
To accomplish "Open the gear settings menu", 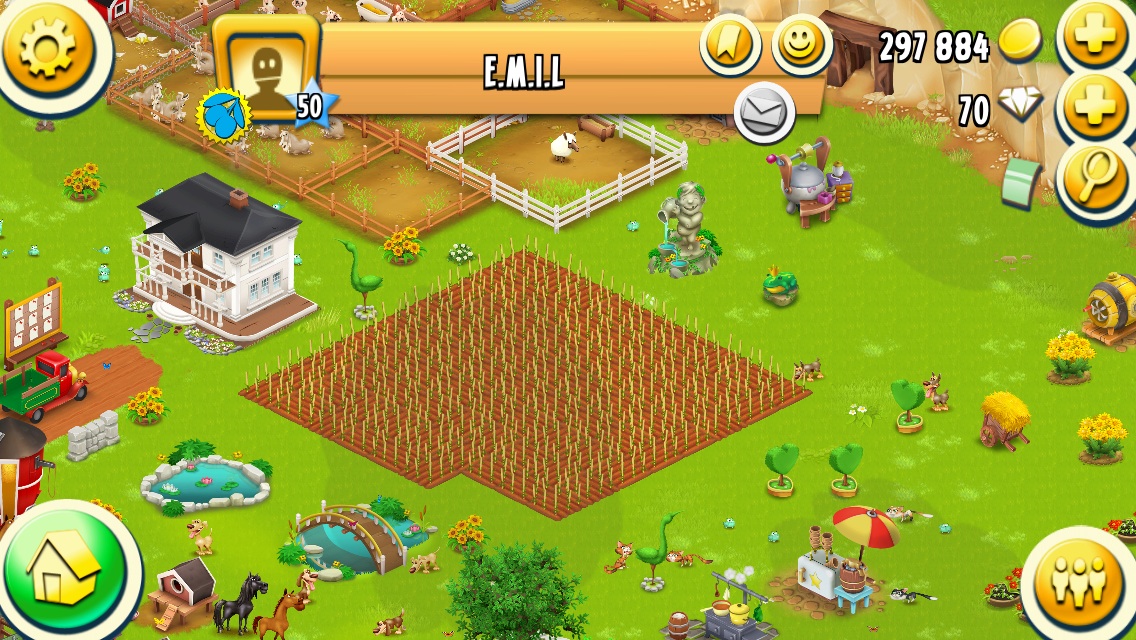I will [47, 47].
